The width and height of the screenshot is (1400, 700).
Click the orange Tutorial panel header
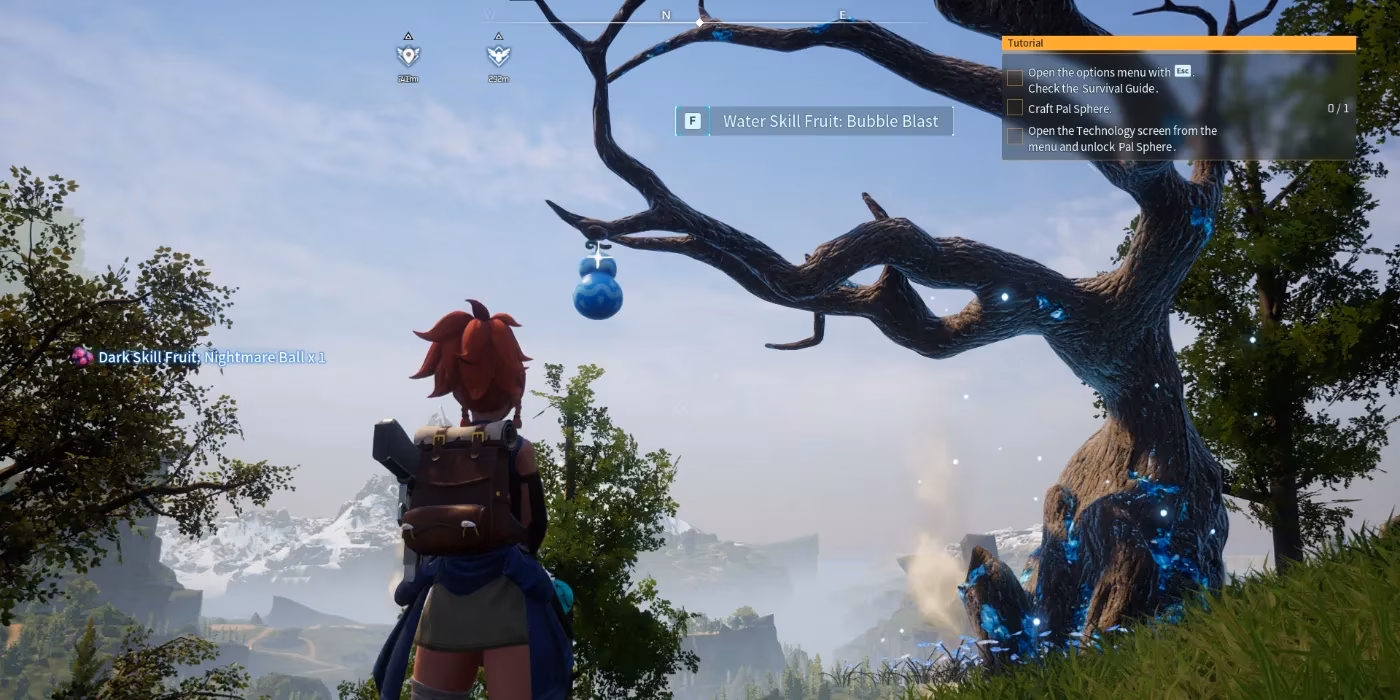coord(1178,43)
